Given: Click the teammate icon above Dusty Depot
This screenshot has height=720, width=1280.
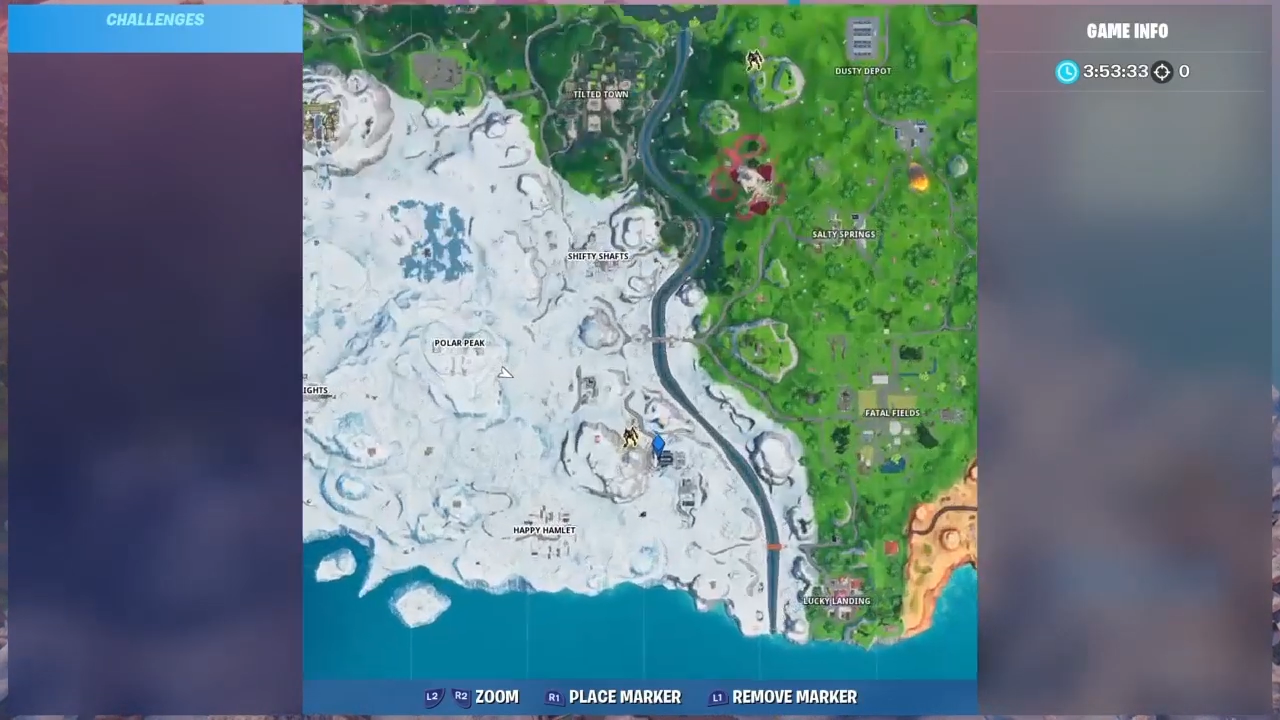Looking at the screenshot, I should click(755, 59).
